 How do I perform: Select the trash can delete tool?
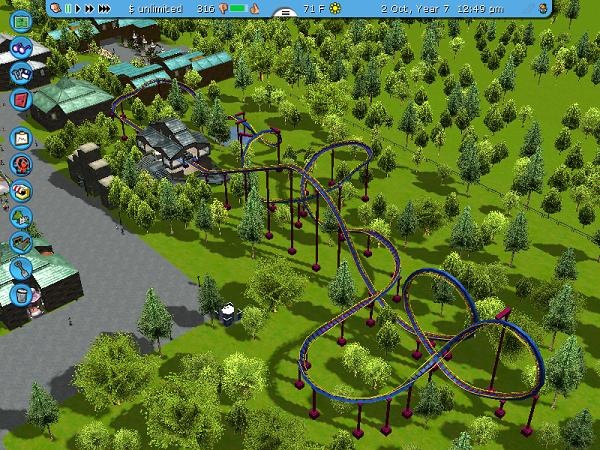21,294
